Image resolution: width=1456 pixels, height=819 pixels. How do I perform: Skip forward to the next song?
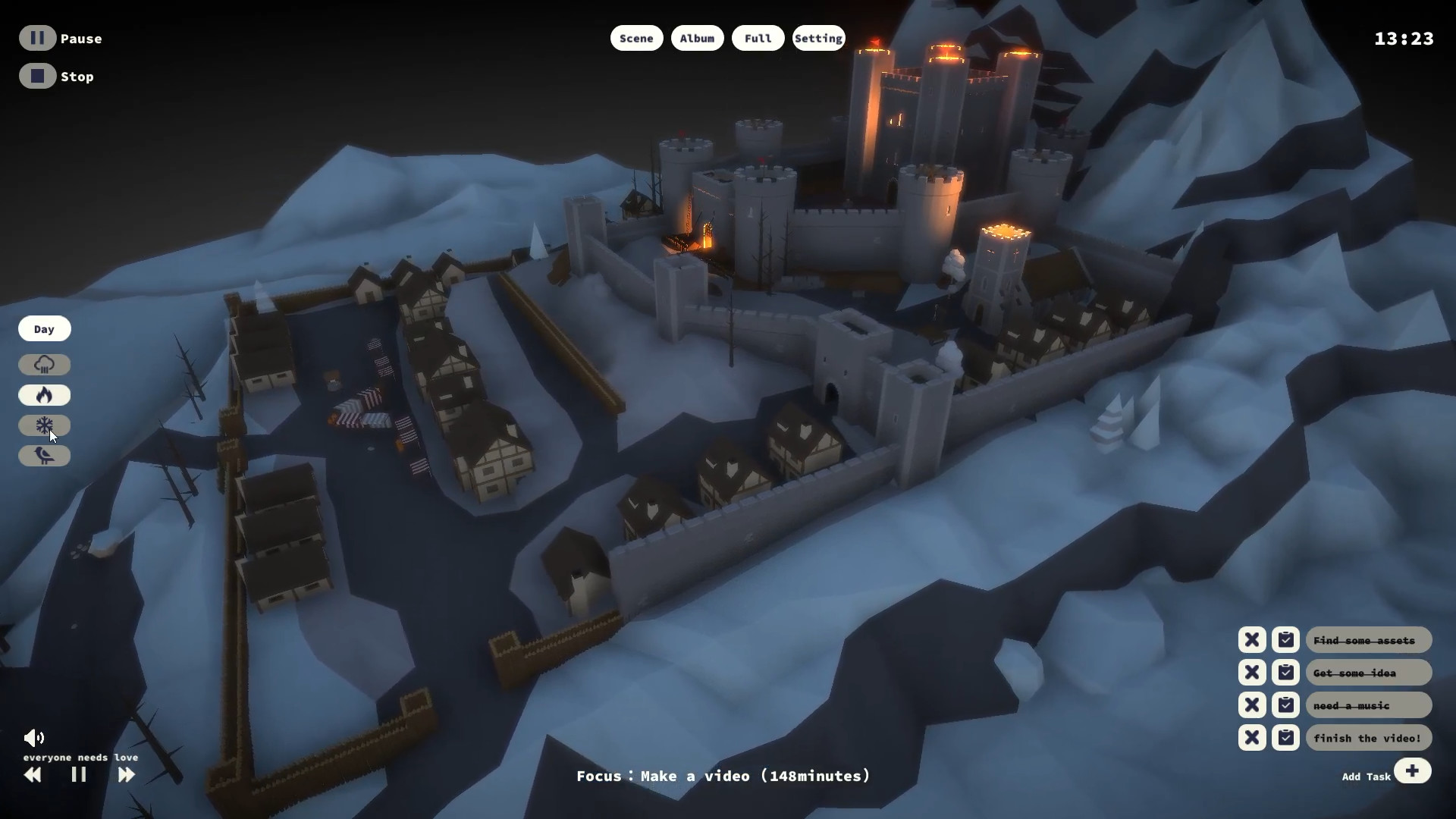point(126,774)
